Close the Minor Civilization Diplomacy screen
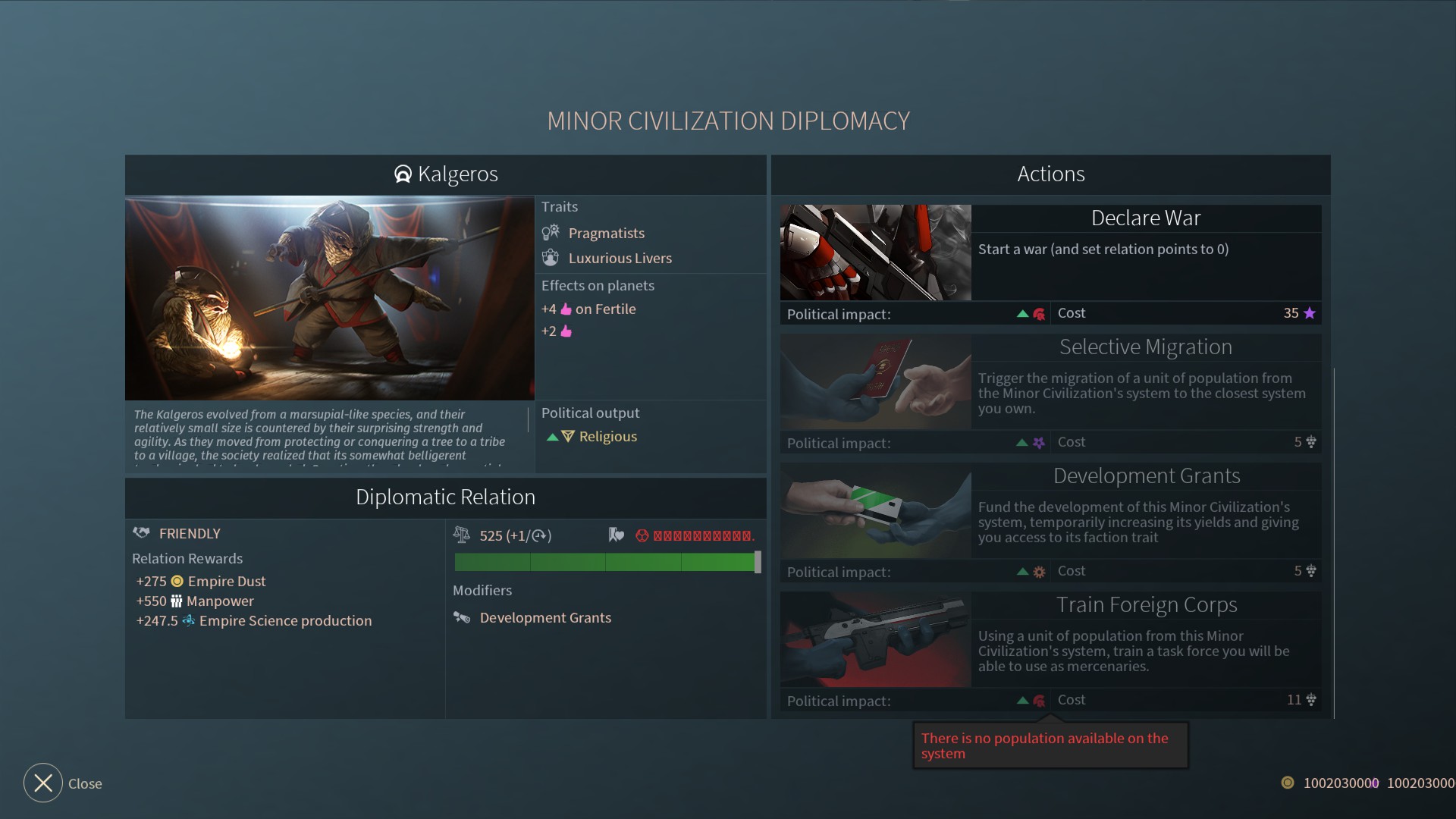The image size is (1456, 819). click(43, 783)
